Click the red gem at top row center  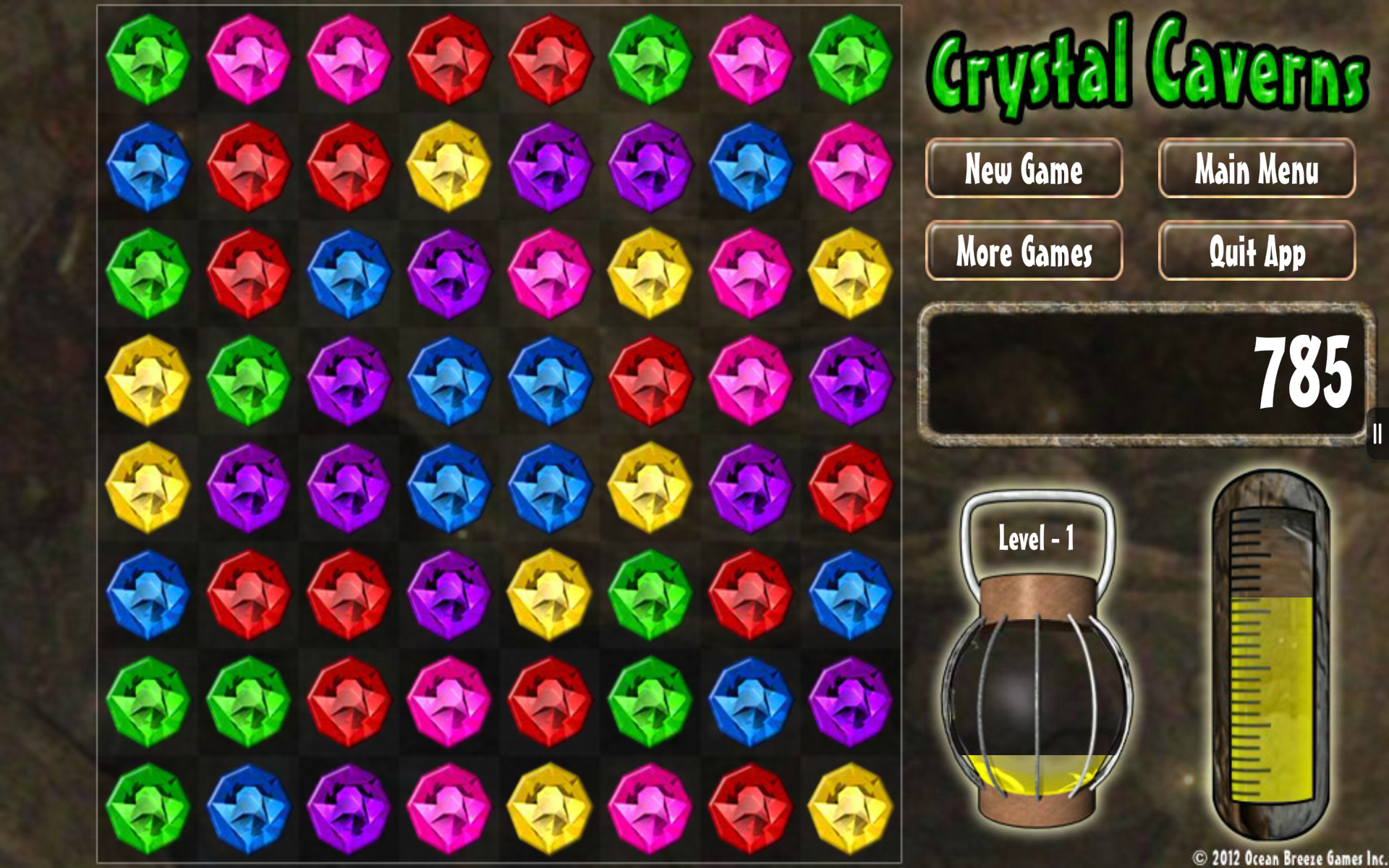[452, 58]
